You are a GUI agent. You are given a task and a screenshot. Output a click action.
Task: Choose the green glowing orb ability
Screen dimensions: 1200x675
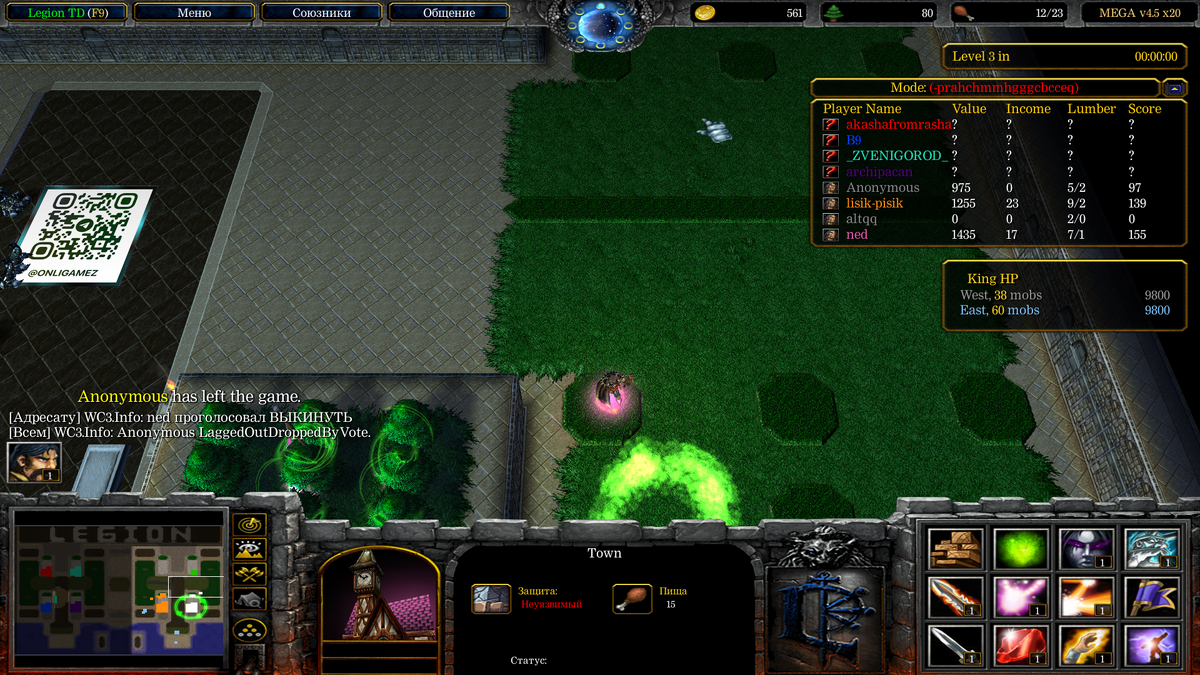click(x=1021, y=548)
